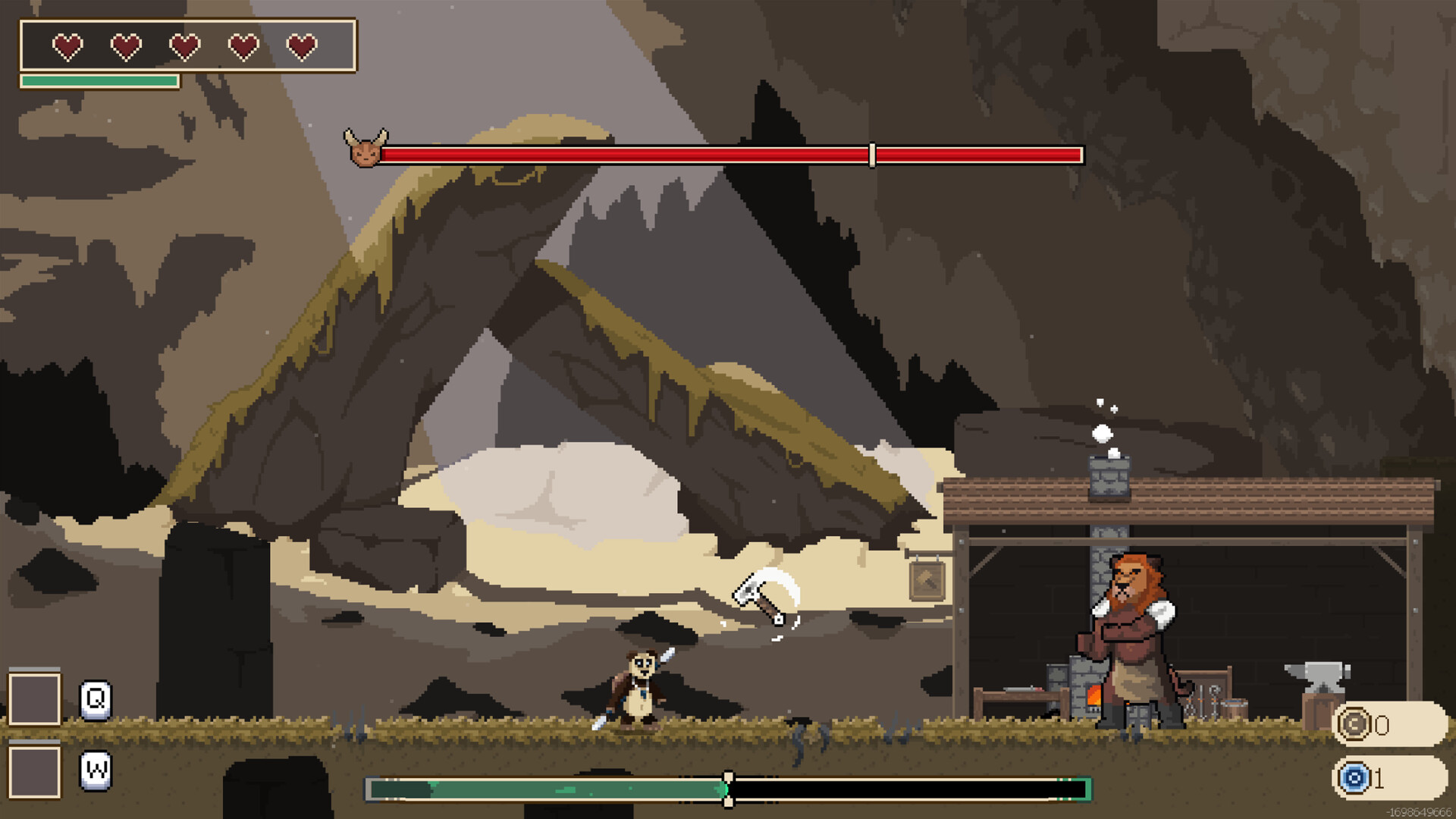The width and height of the screenshot is (1456, 819).
Task: Click the green stamina bar below the hearts
Action: pos(101,79)
